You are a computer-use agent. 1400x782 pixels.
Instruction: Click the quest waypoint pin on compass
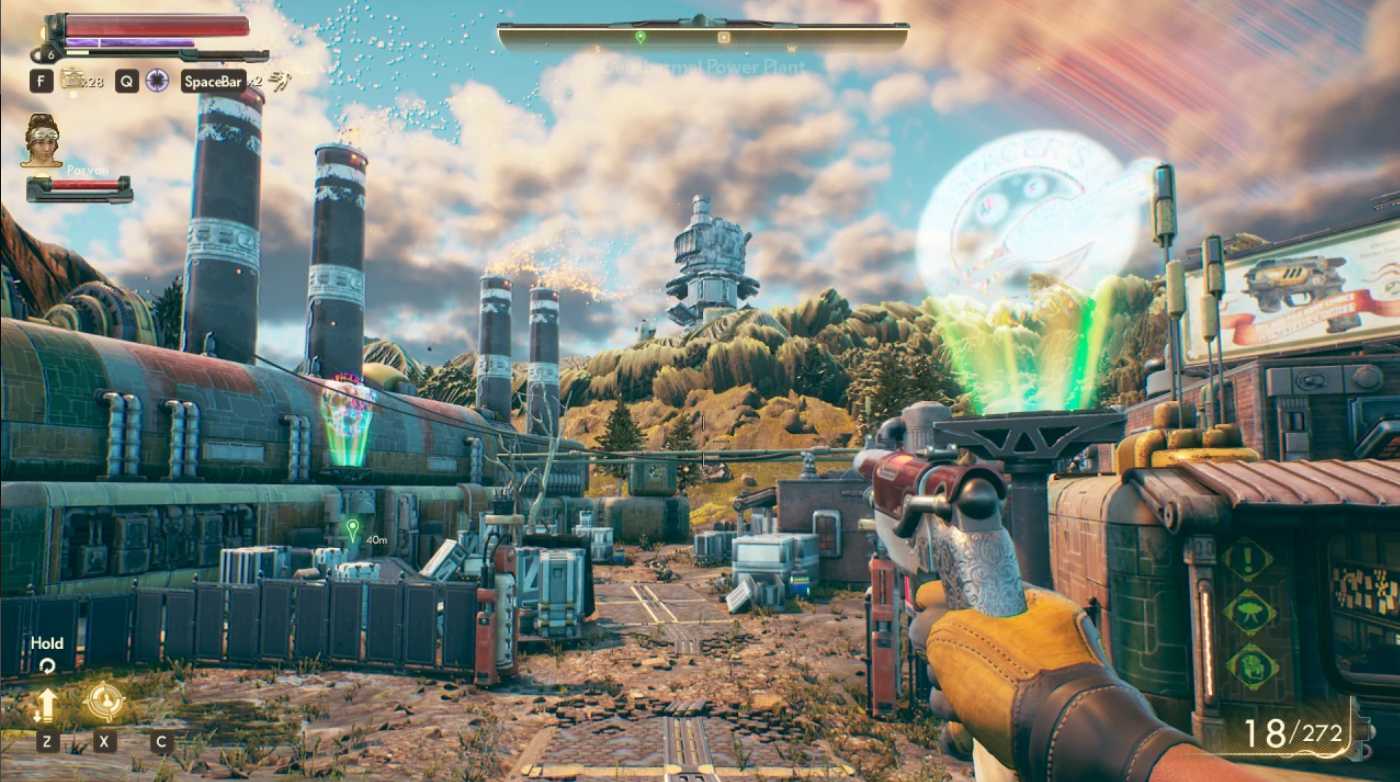[x=641, y=38]
